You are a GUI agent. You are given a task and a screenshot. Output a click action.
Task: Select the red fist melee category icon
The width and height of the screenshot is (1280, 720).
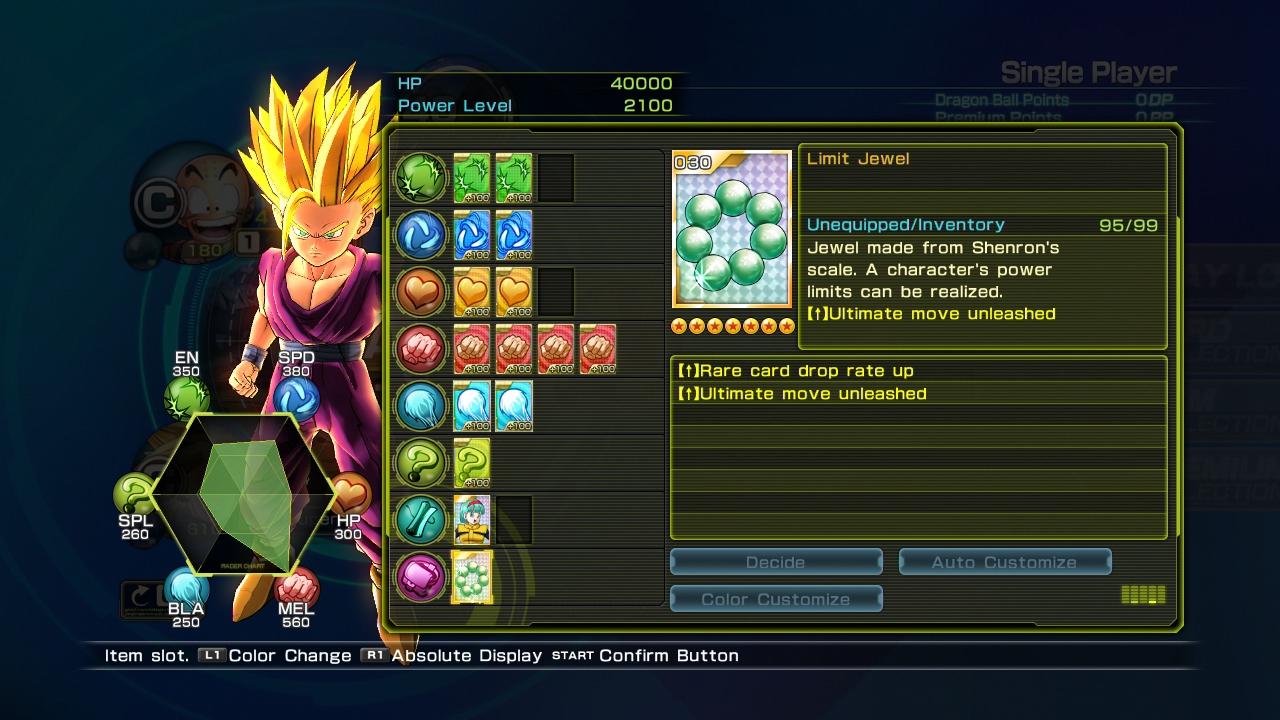[421, 349]
